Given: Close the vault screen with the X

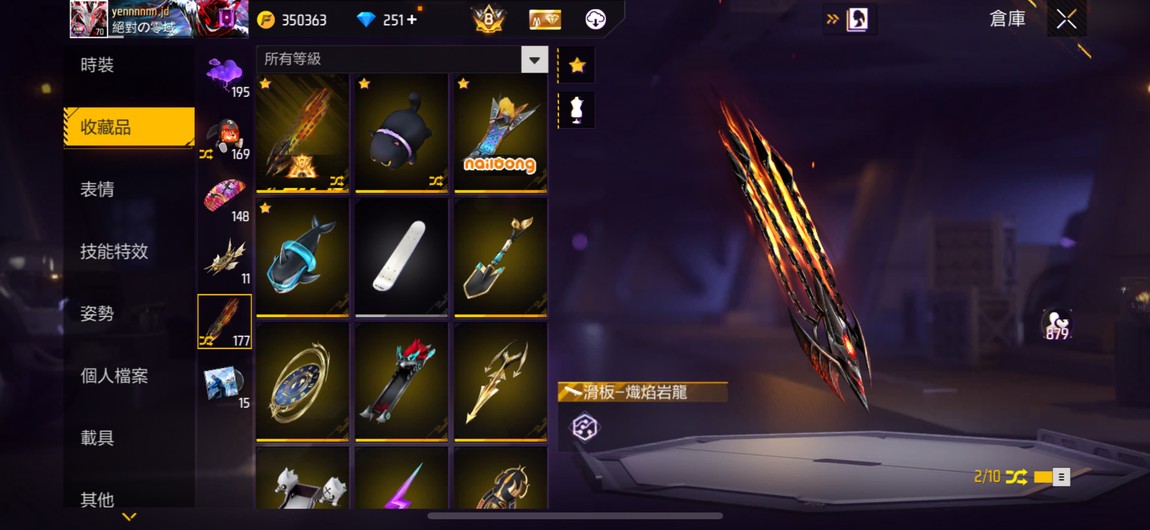Looking at the screenshot, I should (1067, 19).
